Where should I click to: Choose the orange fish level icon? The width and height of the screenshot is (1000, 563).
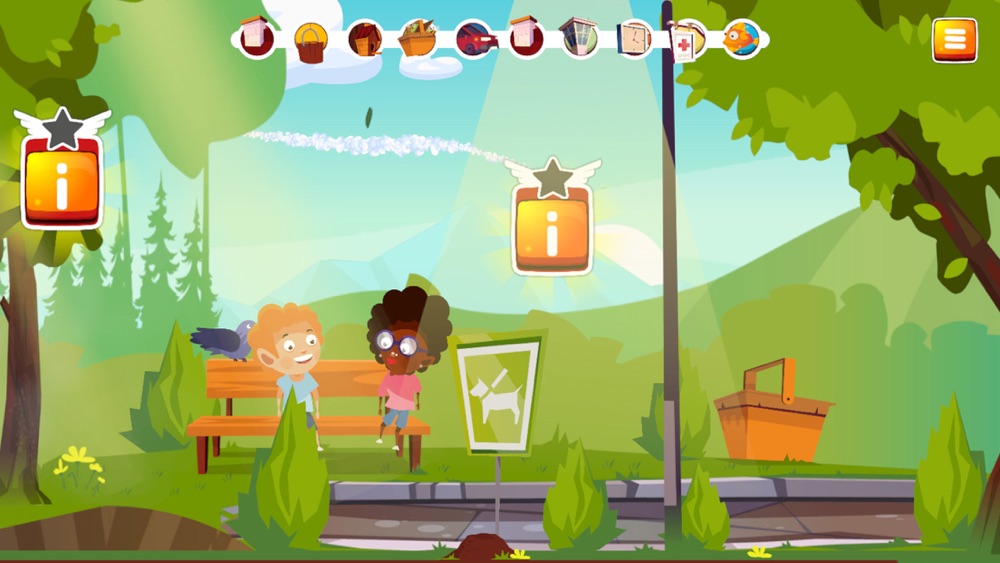point(741,39)
